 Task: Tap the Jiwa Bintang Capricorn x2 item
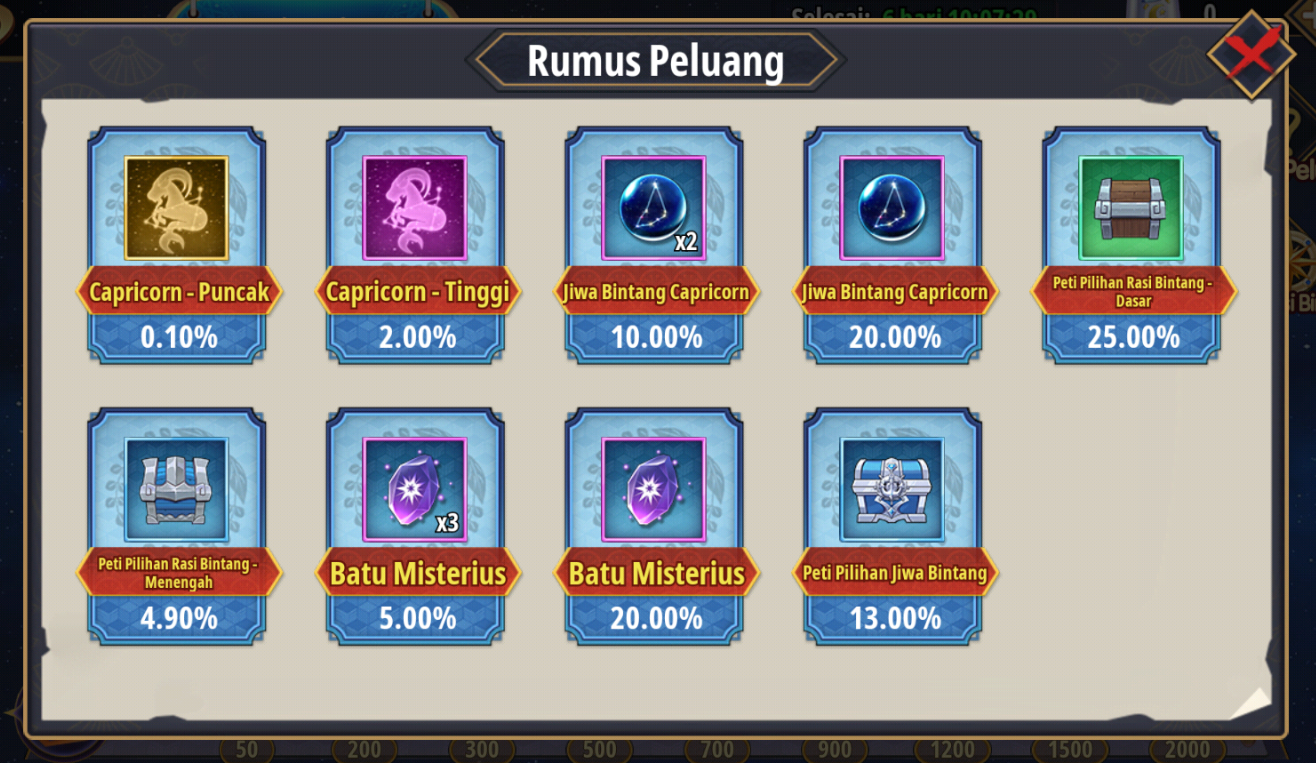tap(654, 209)
